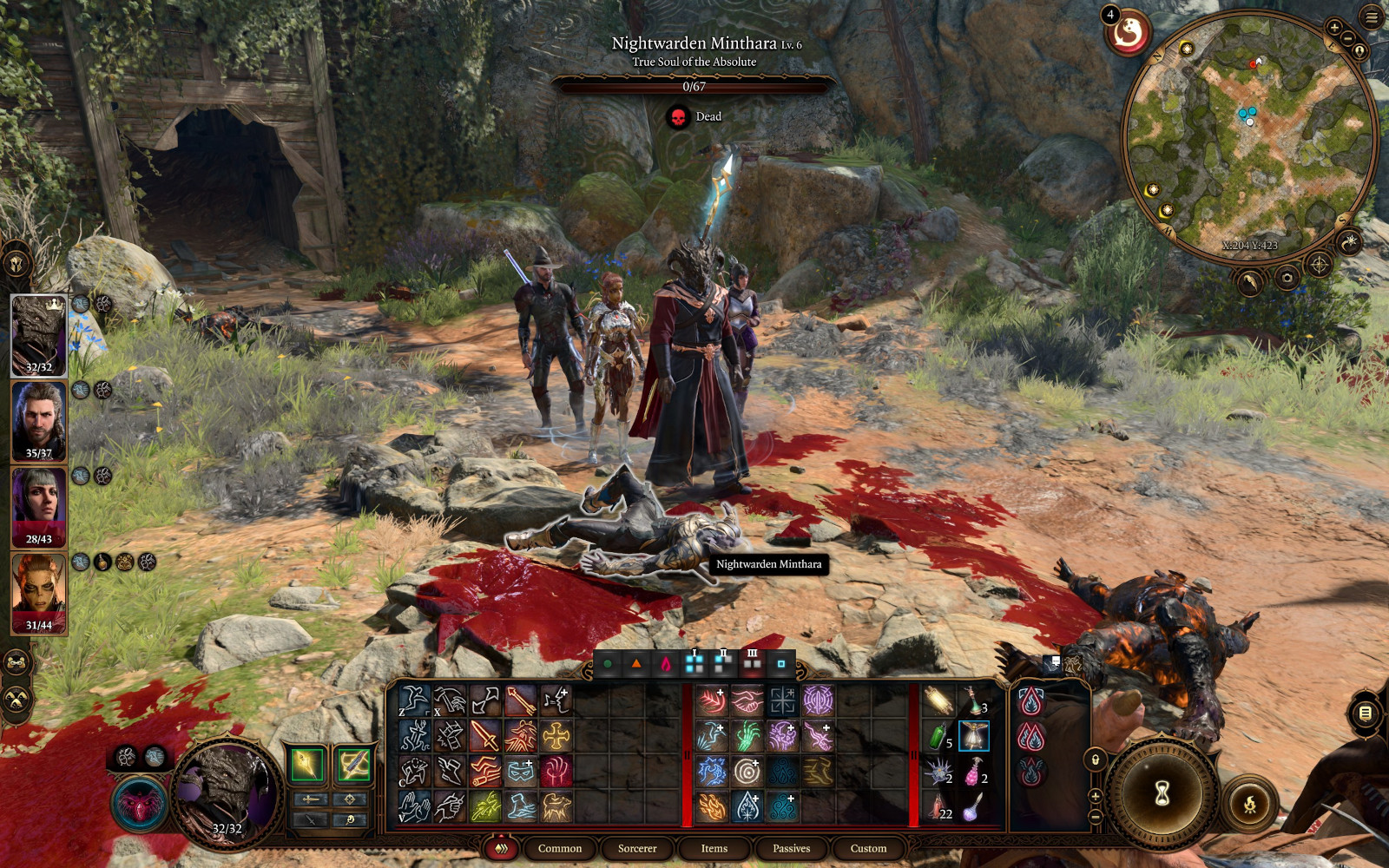Select the green bottle item slot
The width and height of the screenshot is (1389, 868).
click(937, 736)
